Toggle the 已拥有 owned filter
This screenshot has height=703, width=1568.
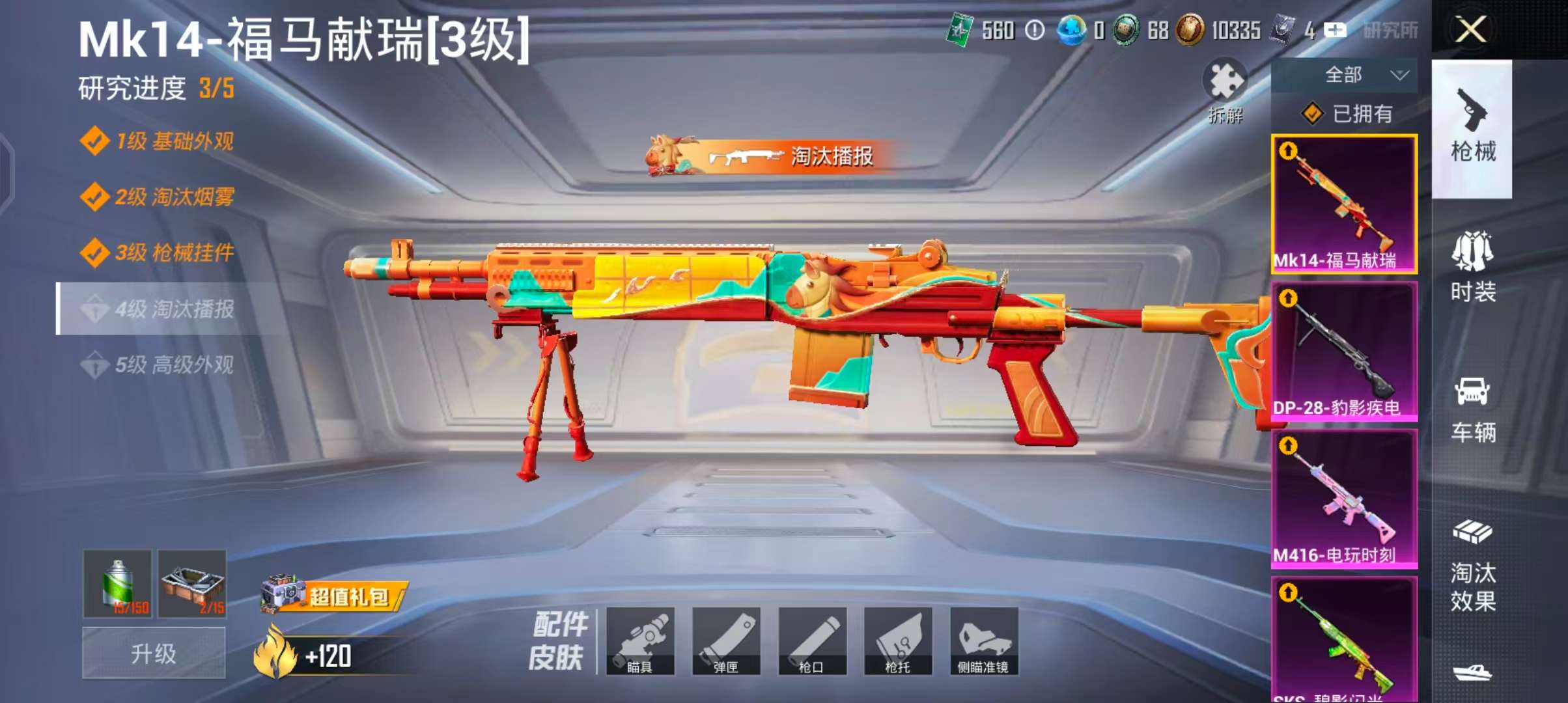pos(1347,114)
